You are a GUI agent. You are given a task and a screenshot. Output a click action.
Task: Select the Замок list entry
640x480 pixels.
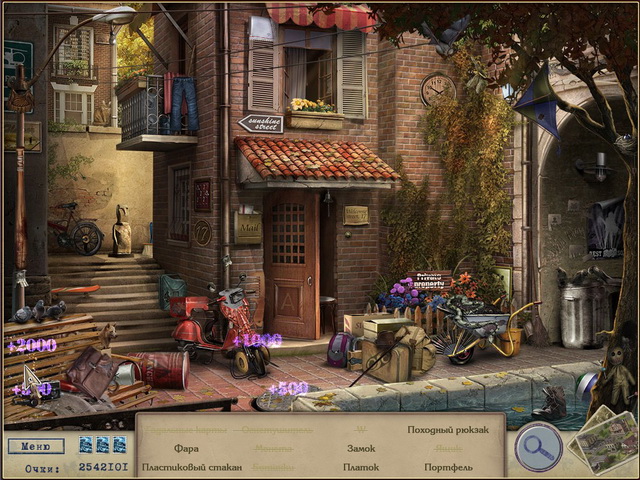[361, 449]
